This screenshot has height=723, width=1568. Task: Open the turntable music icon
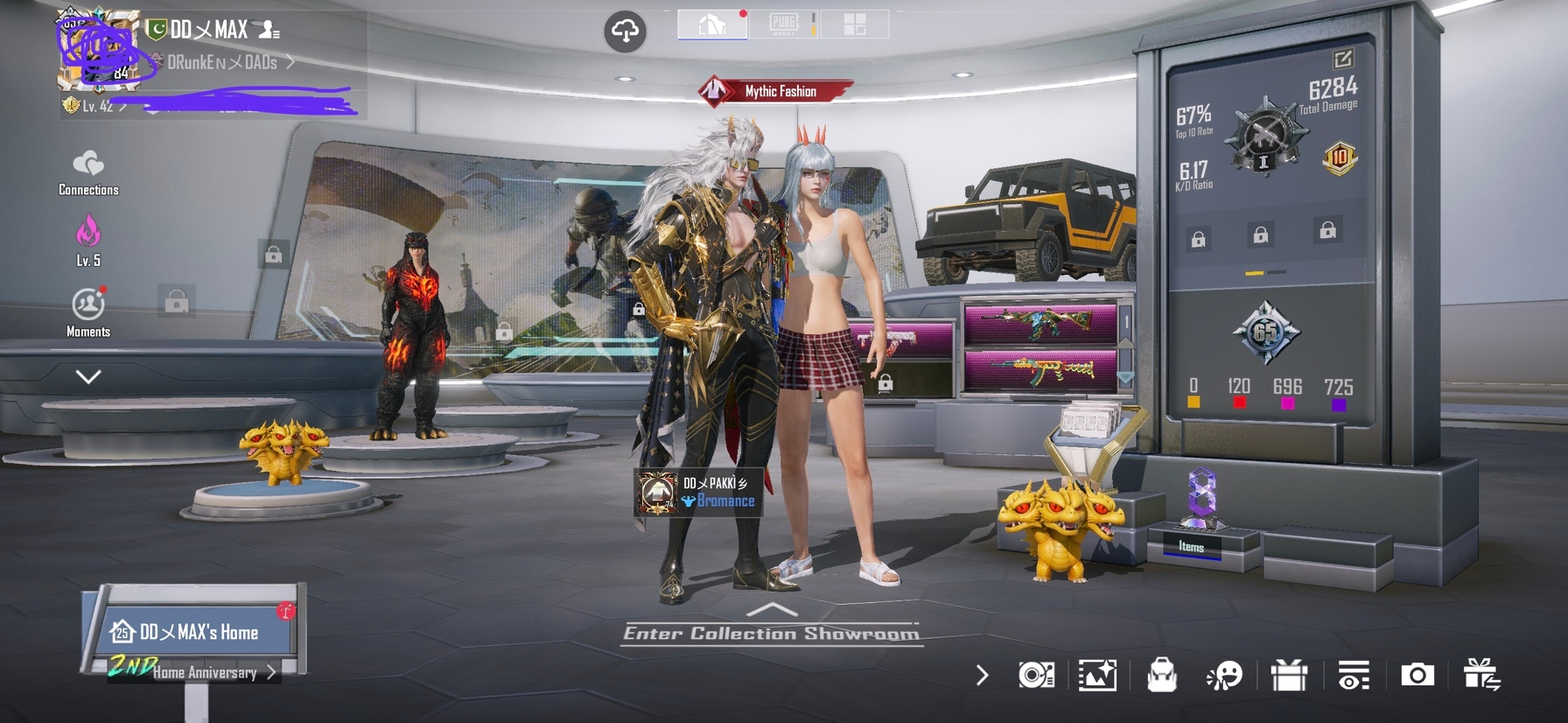[x=1036, y=675]
